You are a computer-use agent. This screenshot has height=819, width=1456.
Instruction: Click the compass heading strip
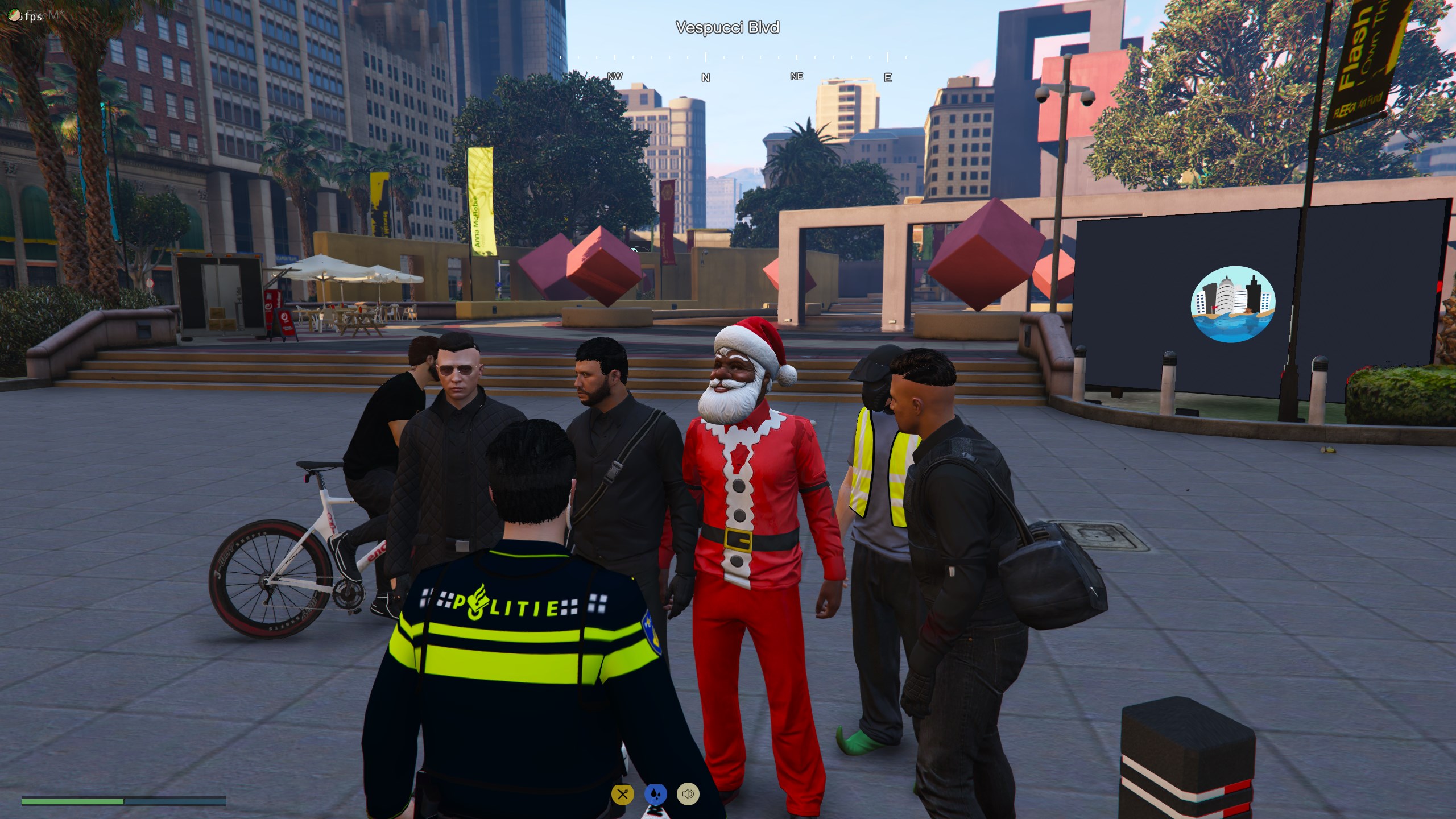727,67
